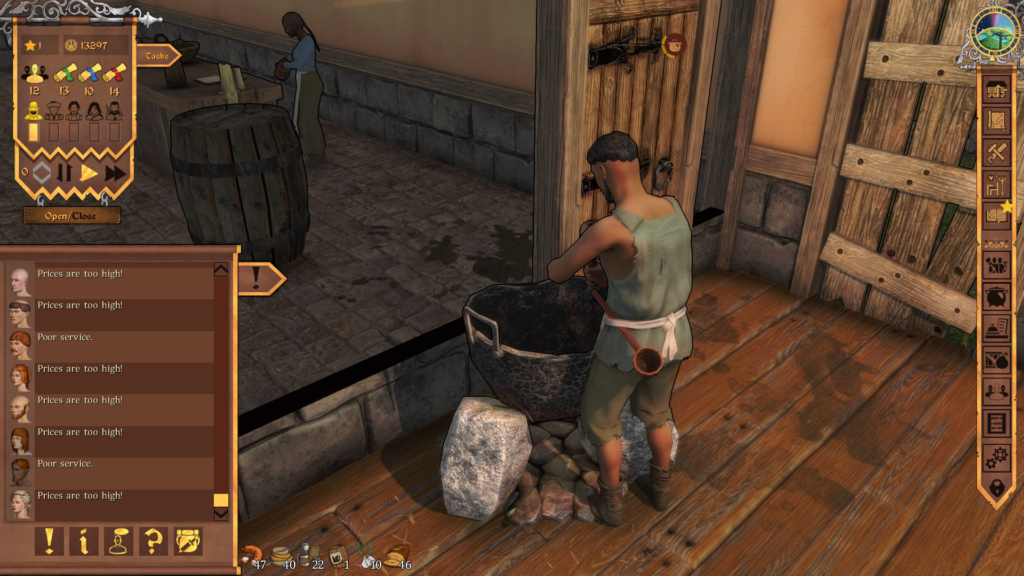Open the book with star menu
1024x576 pixels.
996,214
